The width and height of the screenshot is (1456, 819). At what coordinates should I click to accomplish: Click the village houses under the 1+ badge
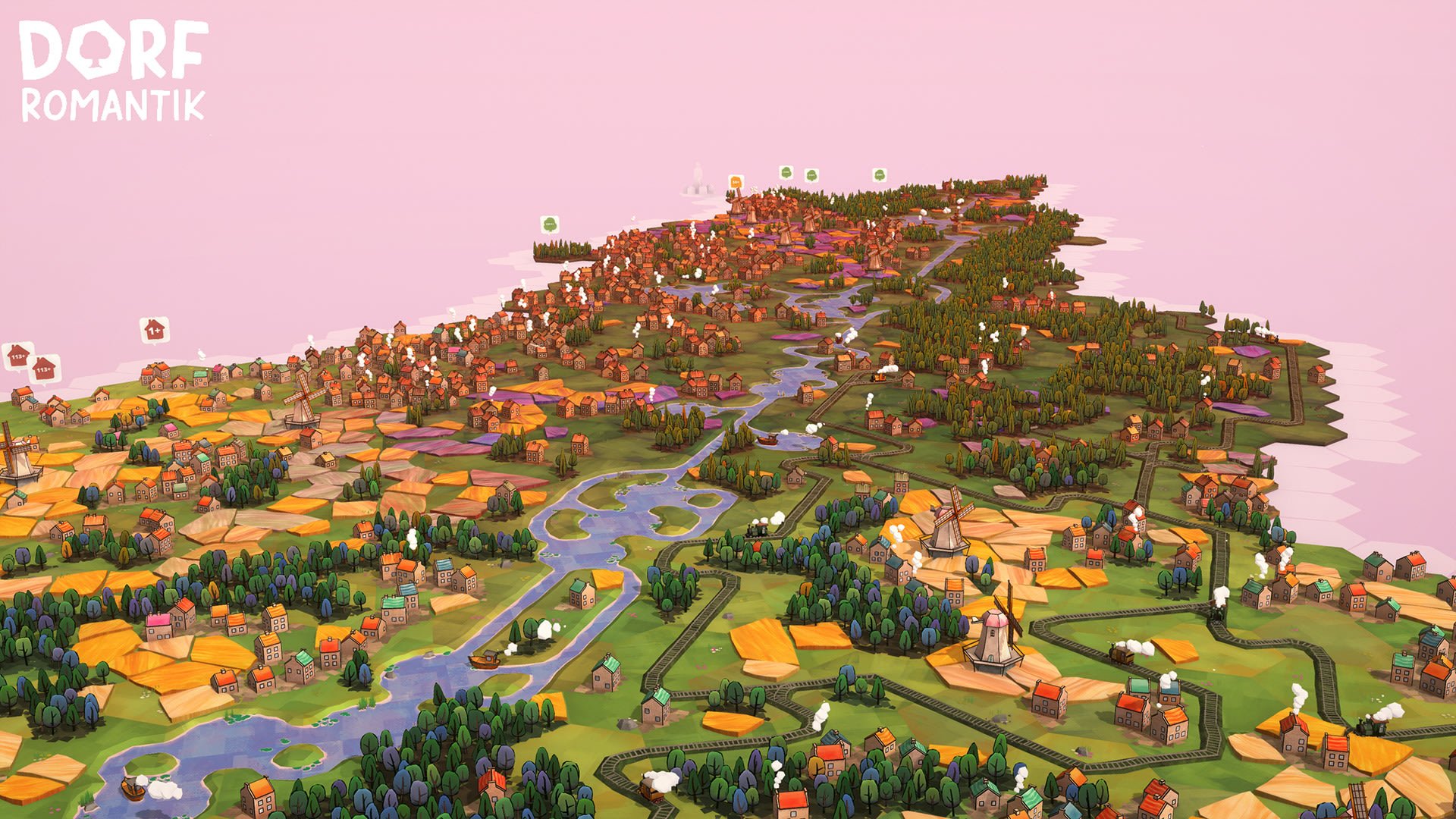click(154, 375)
